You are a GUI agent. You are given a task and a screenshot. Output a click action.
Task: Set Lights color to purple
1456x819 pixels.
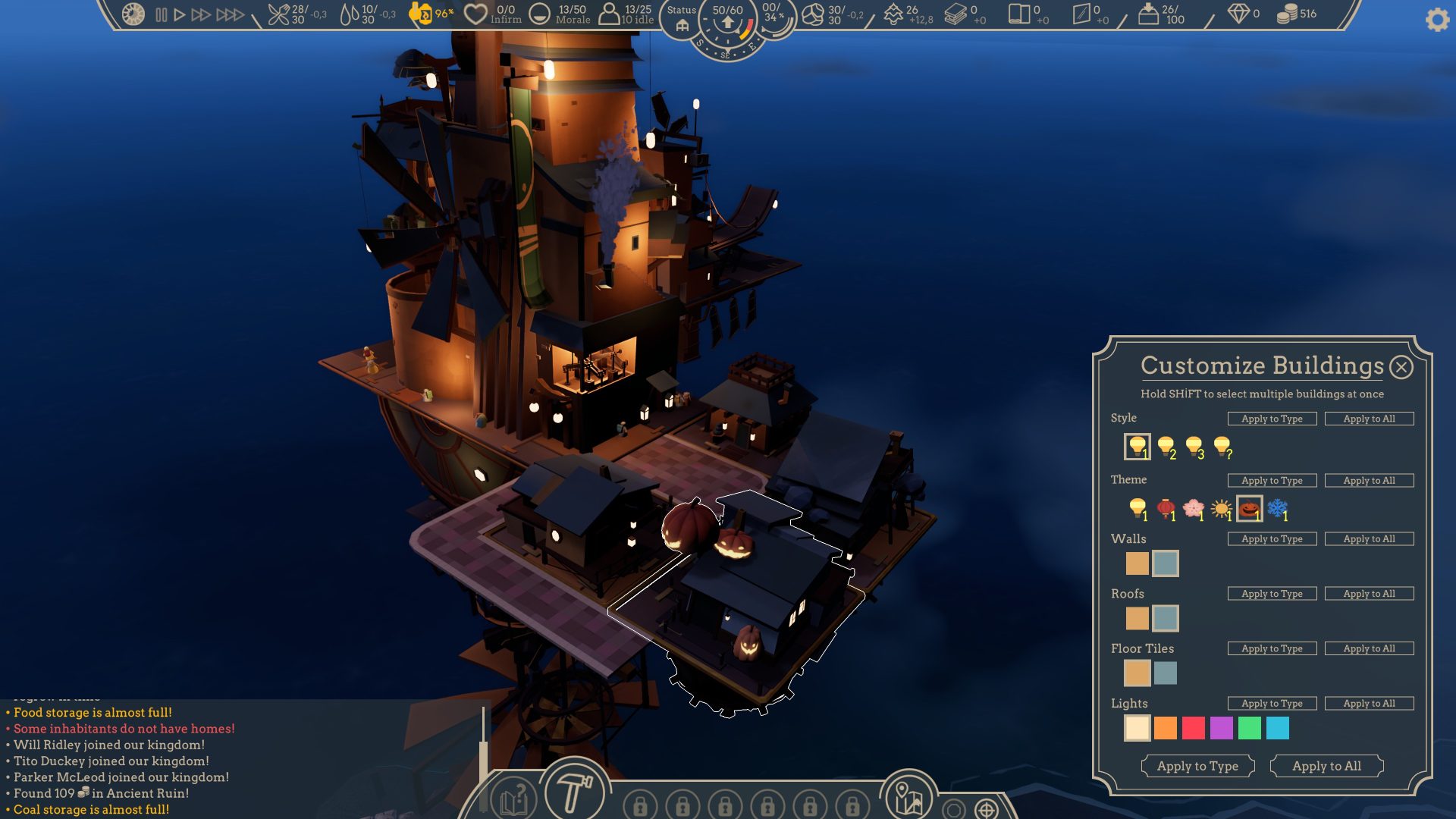click(1222, 728)
